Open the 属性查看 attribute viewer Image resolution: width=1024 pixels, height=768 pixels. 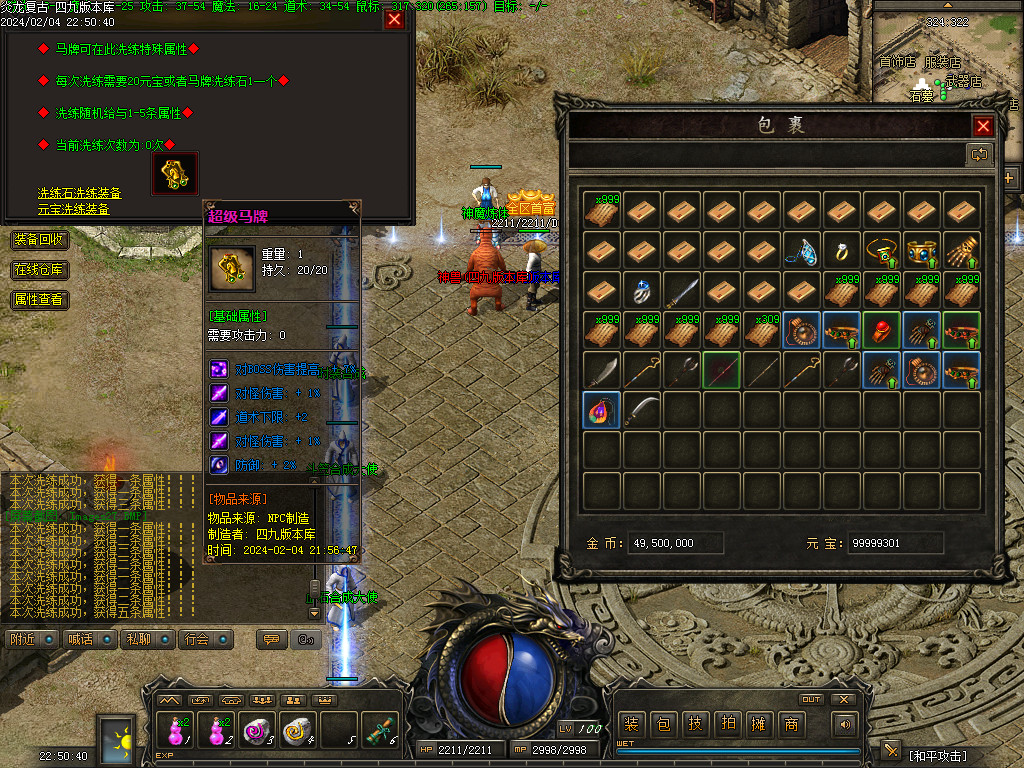(x=40, y=299)
